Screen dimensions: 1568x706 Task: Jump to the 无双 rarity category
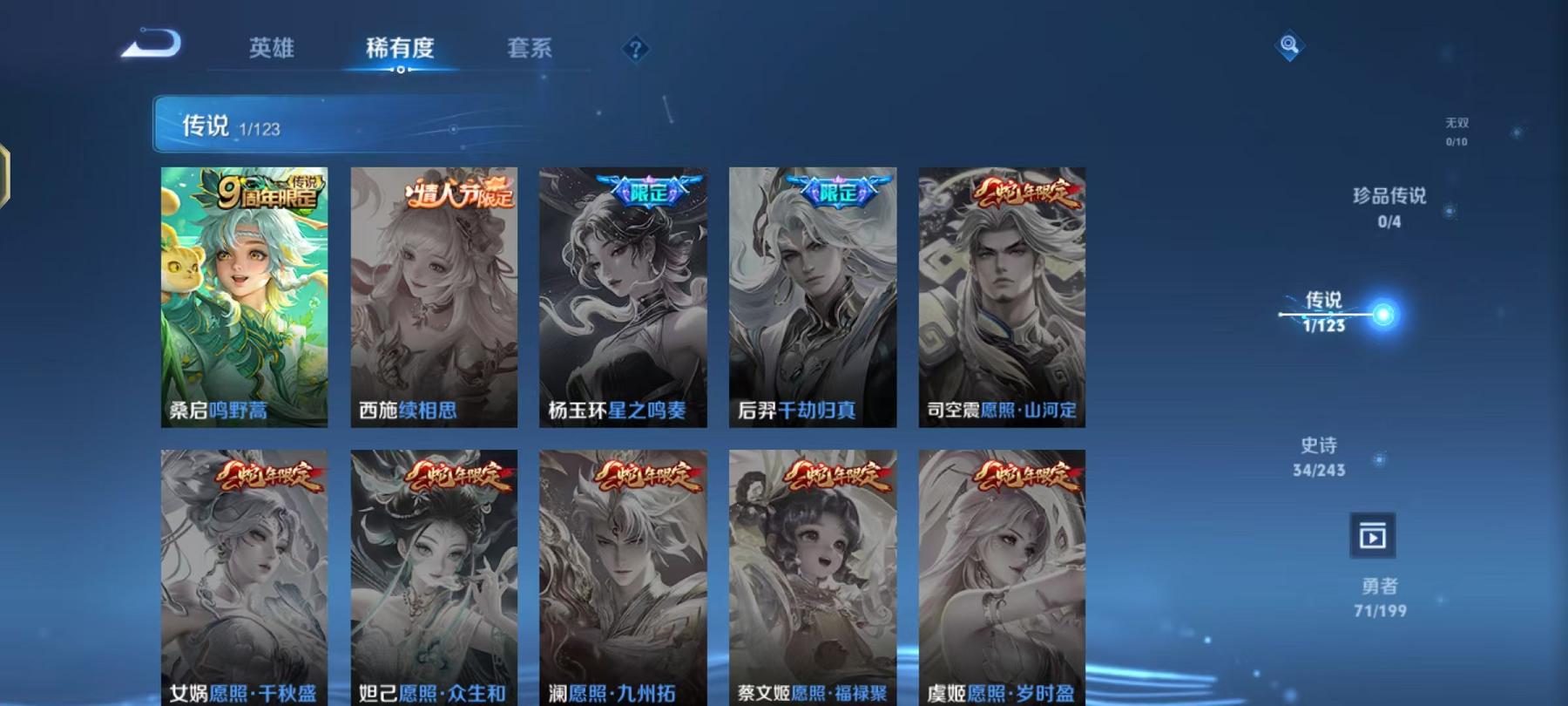(1456, 131)
